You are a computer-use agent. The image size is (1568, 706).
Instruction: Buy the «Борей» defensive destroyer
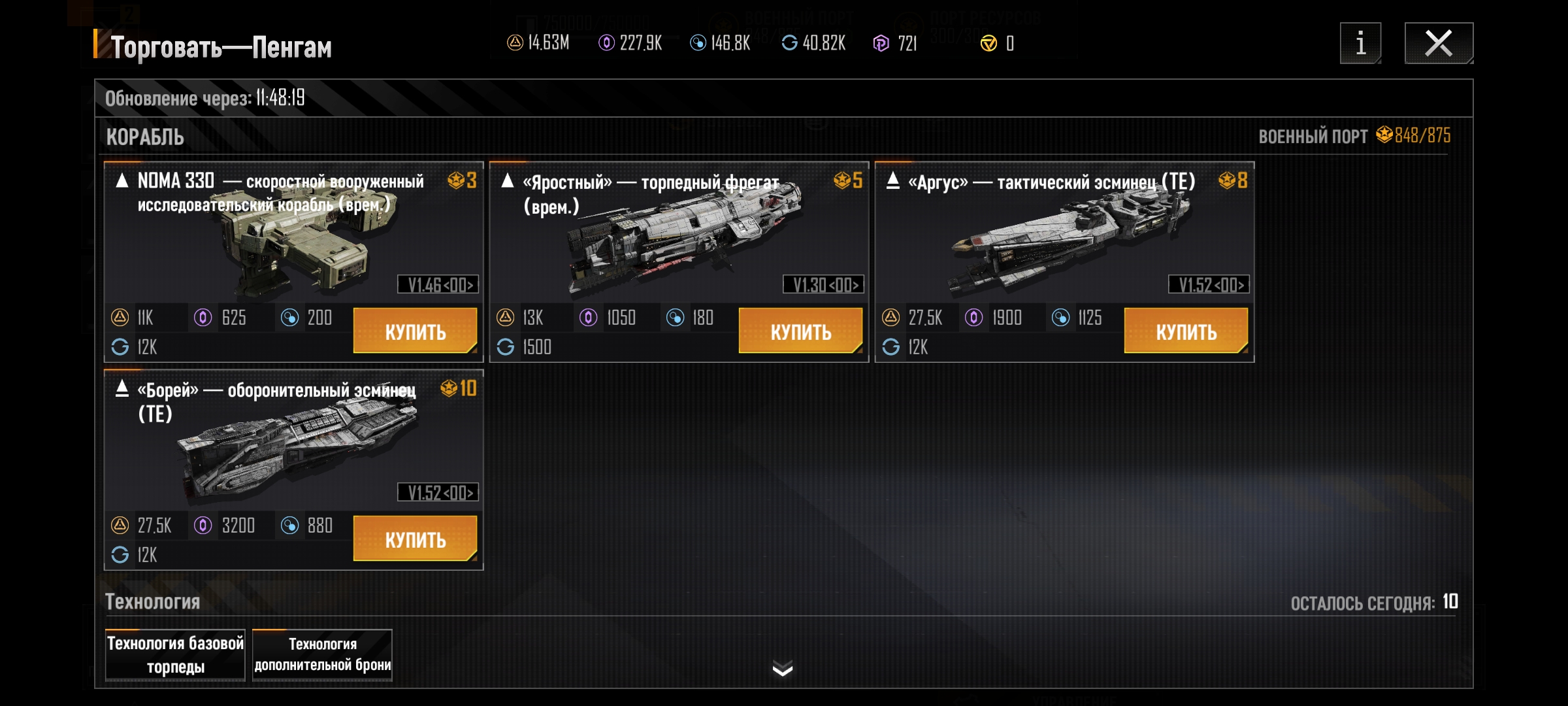tap(415, 539)
